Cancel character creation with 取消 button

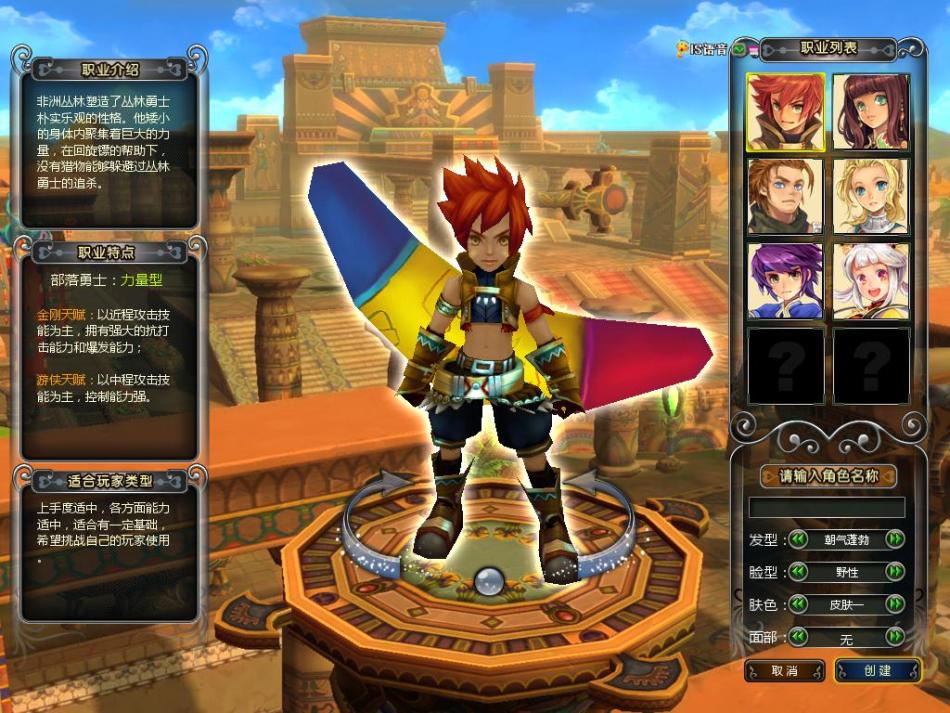pos(784,670)
